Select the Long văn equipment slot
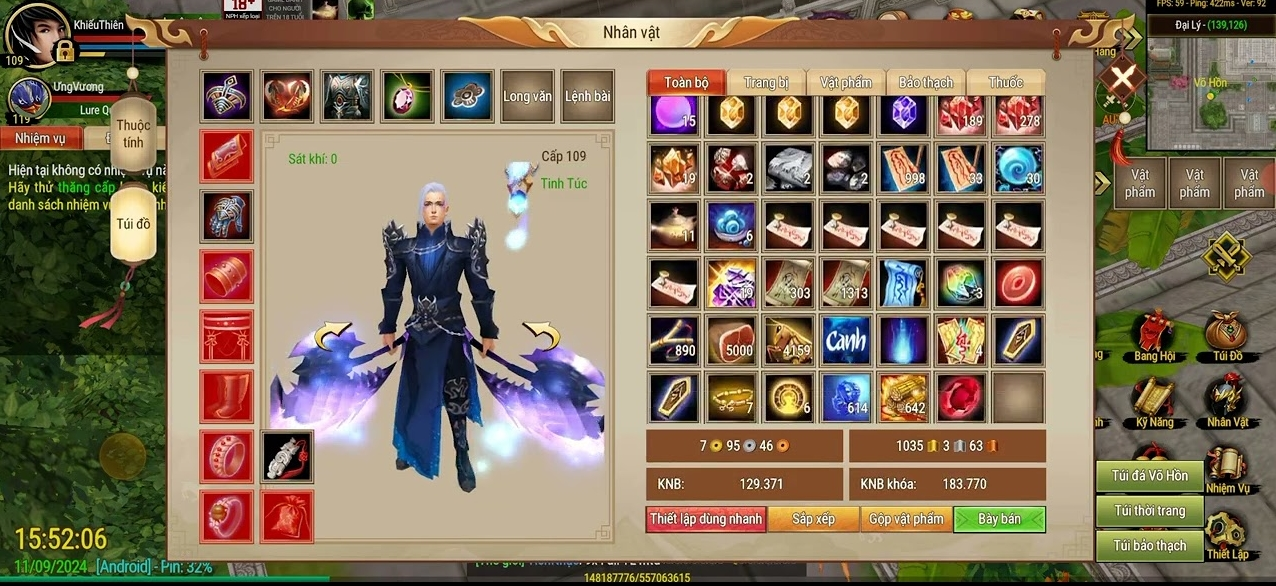The height and width of the screenshot is (586, 1276). [x=527, y=96]
